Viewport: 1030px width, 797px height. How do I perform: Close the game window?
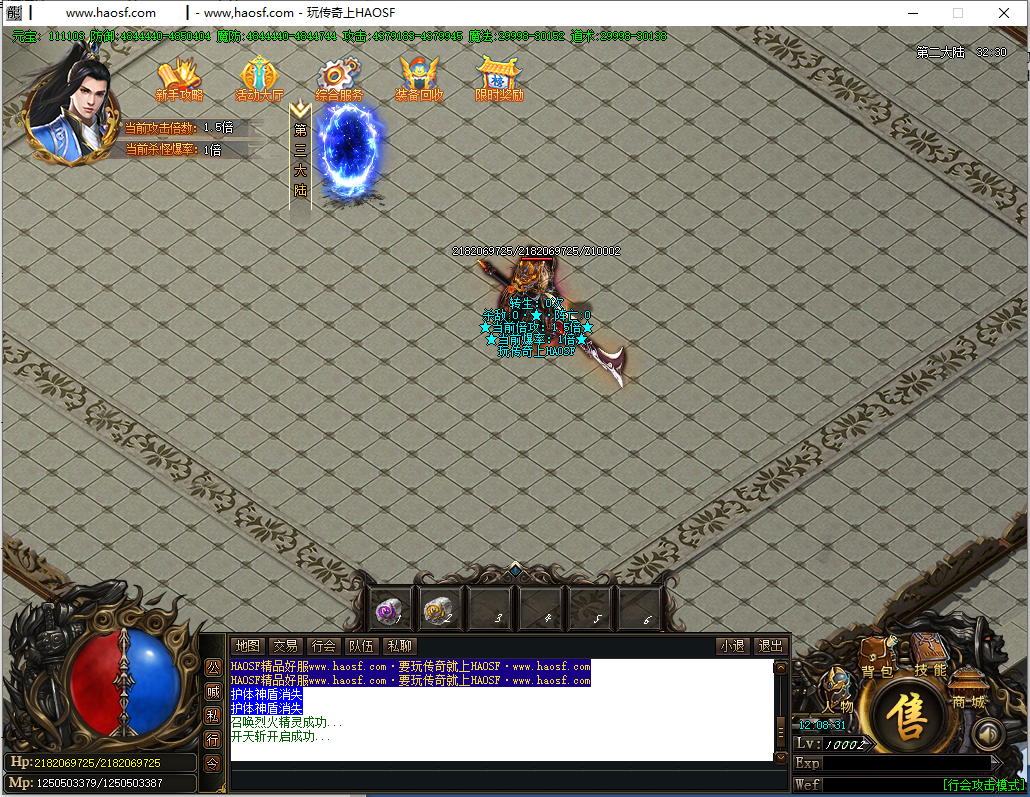click(x=1004, y=13)
